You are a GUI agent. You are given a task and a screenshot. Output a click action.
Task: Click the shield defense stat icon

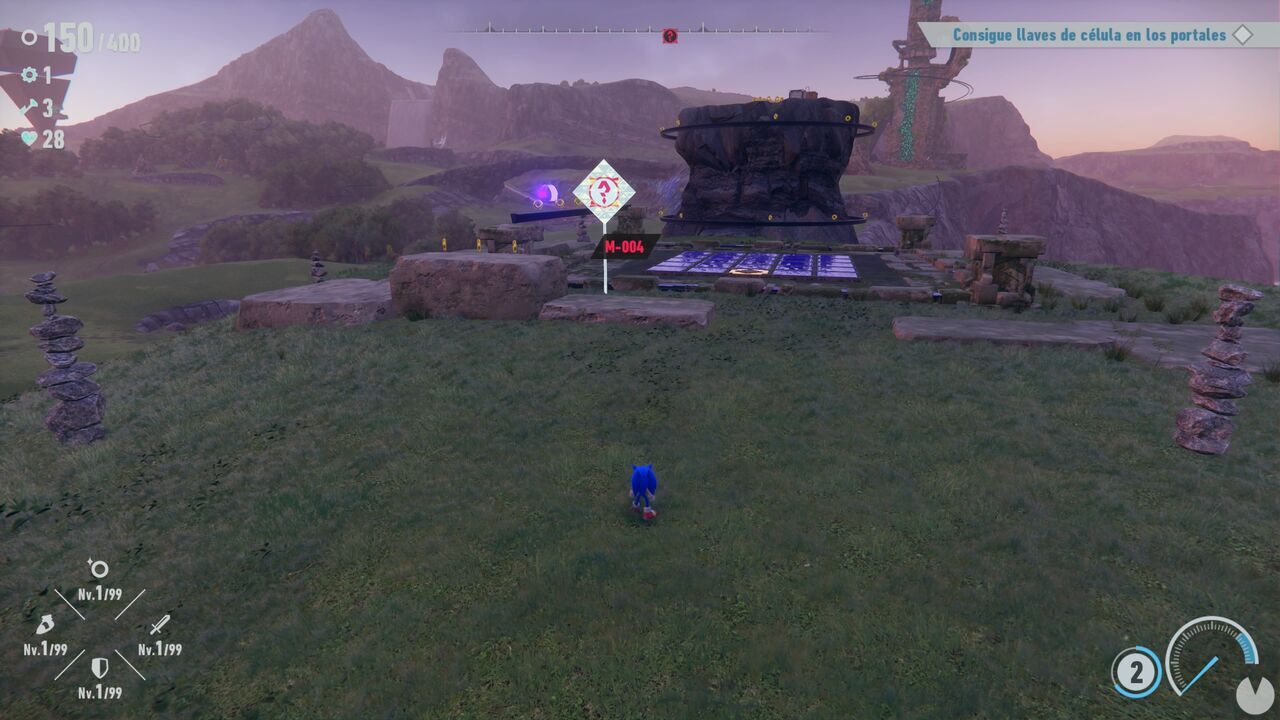tap(100, 667)
